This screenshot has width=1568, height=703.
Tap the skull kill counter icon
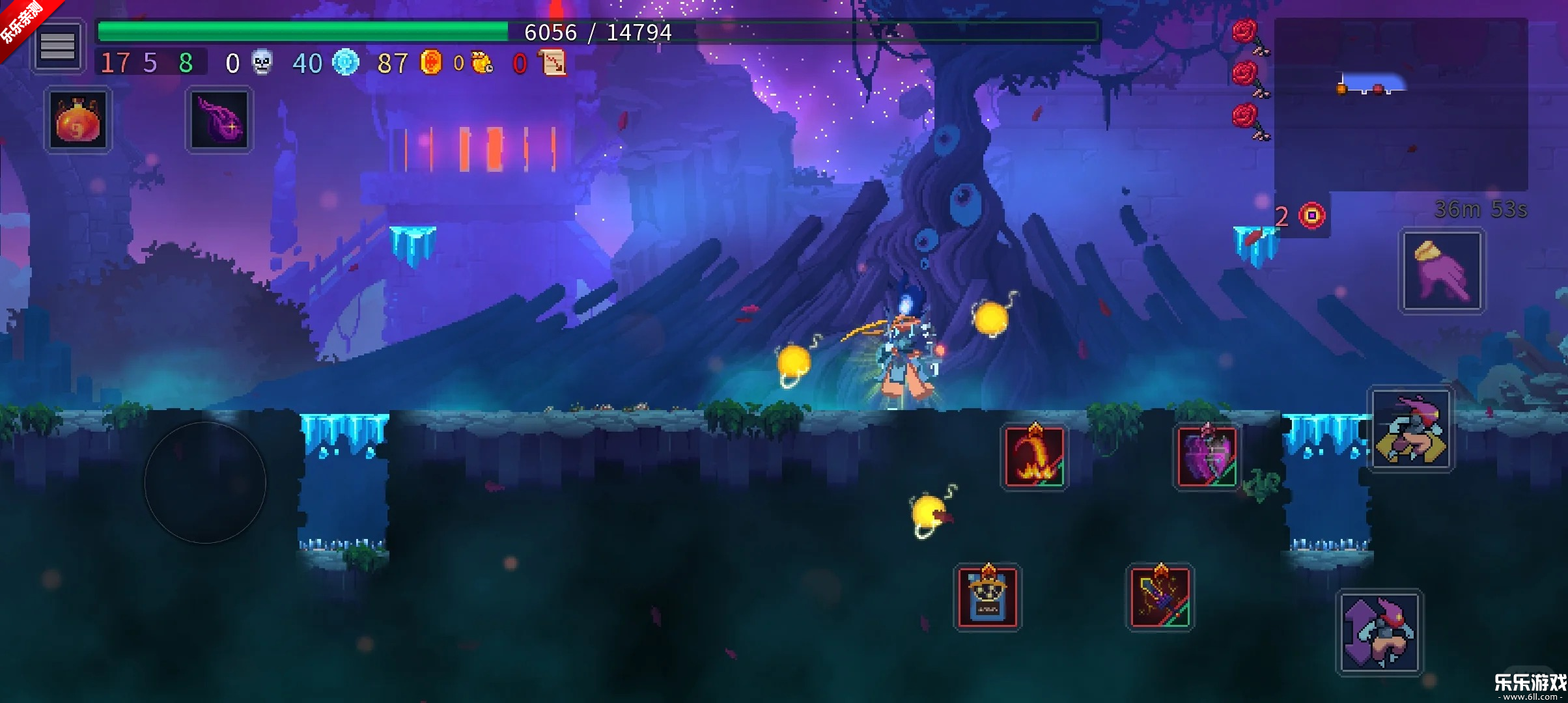(x=262, y=62)
